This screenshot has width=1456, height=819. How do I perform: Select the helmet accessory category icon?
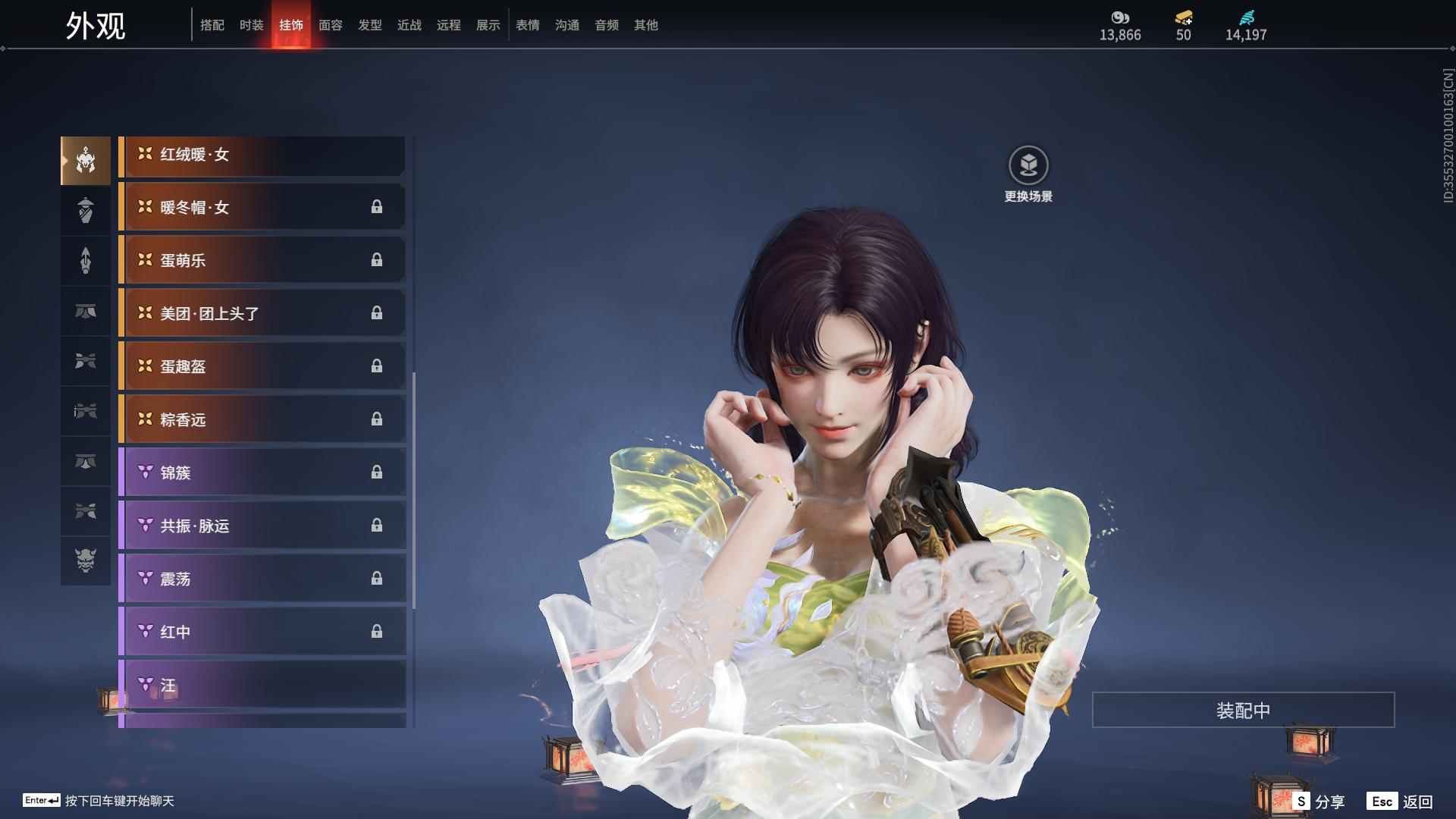86,159
